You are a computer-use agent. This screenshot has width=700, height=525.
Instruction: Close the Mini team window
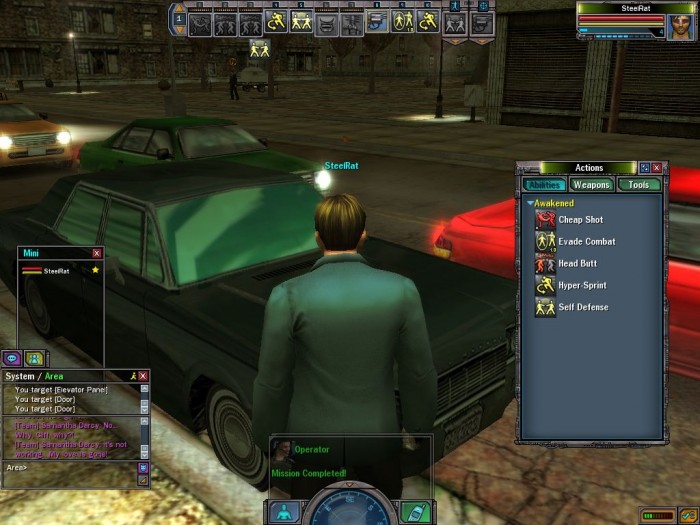click(x=97, y=254)
